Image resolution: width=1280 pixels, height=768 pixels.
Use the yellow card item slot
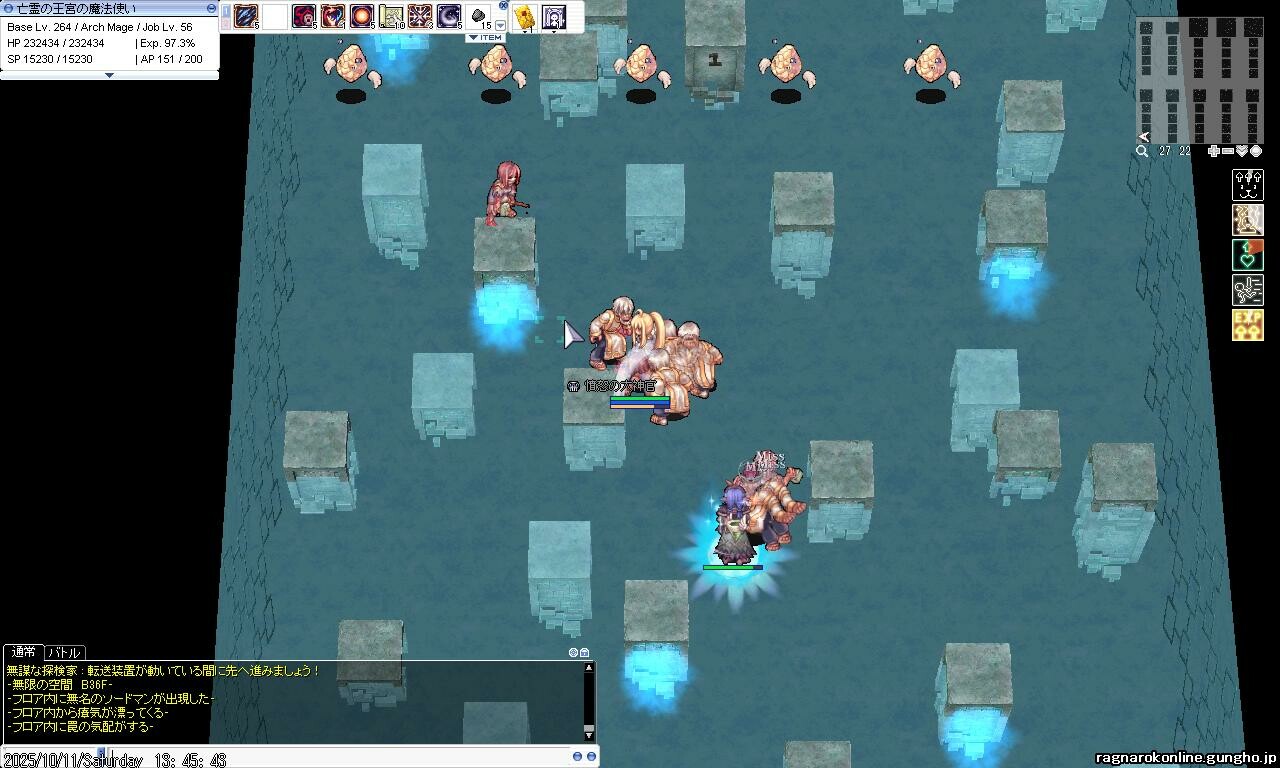(524, 16)
